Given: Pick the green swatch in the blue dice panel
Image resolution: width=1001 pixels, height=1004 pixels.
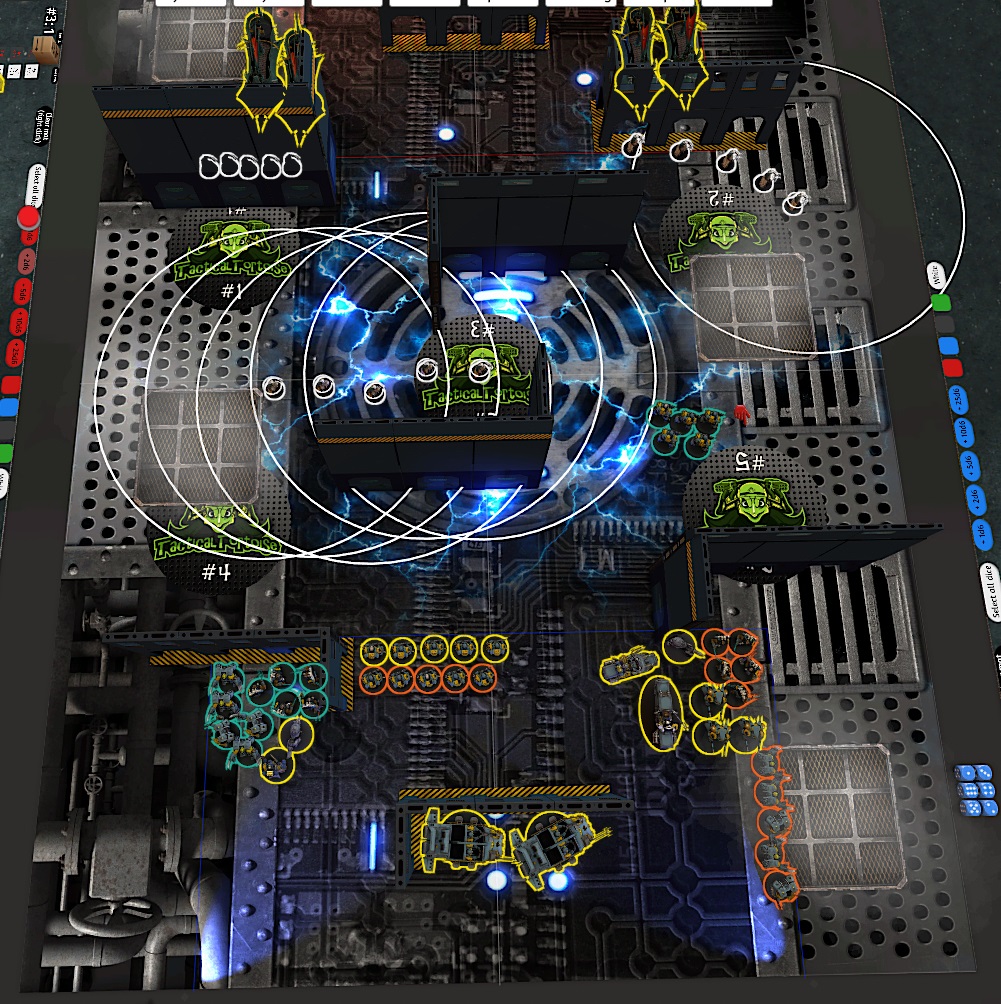Looking at the screenshot, I should tap(940, 304).
